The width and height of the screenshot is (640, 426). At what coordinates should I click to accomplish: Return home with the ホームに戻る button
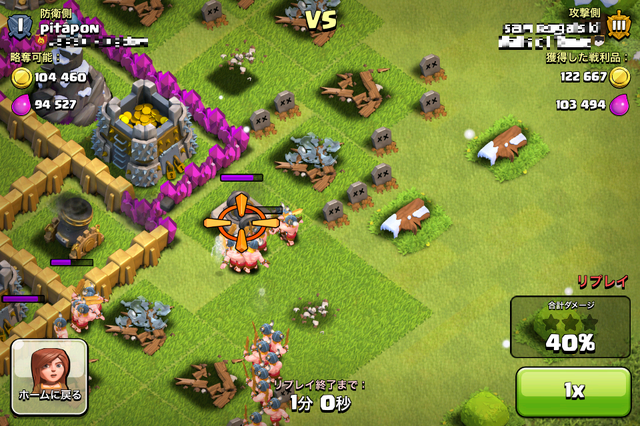pyautogui.click(x=50, y=376)
